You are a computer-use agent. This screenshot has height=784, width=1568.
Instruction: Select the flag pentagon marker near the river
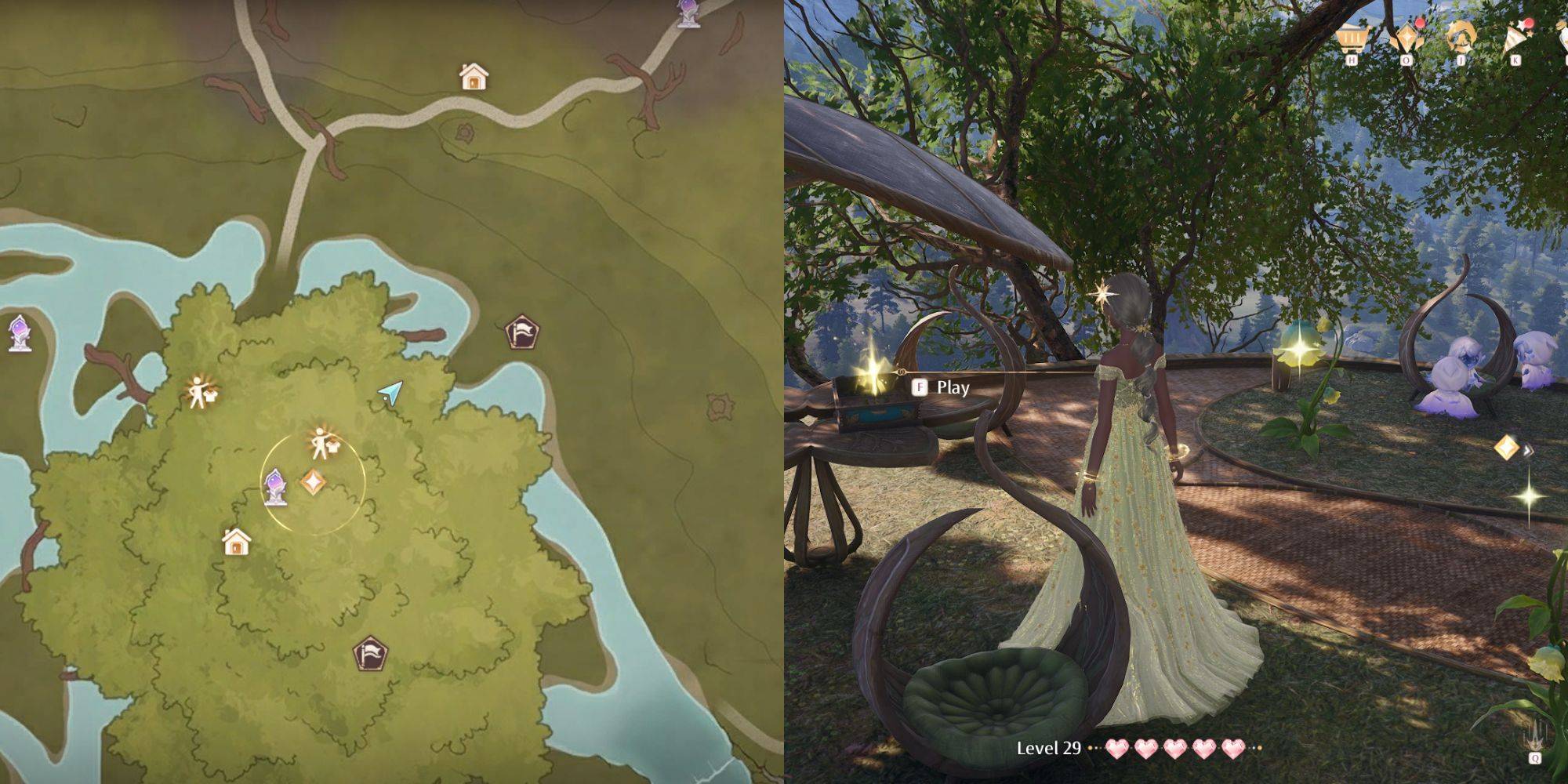[x=521, y=332]
